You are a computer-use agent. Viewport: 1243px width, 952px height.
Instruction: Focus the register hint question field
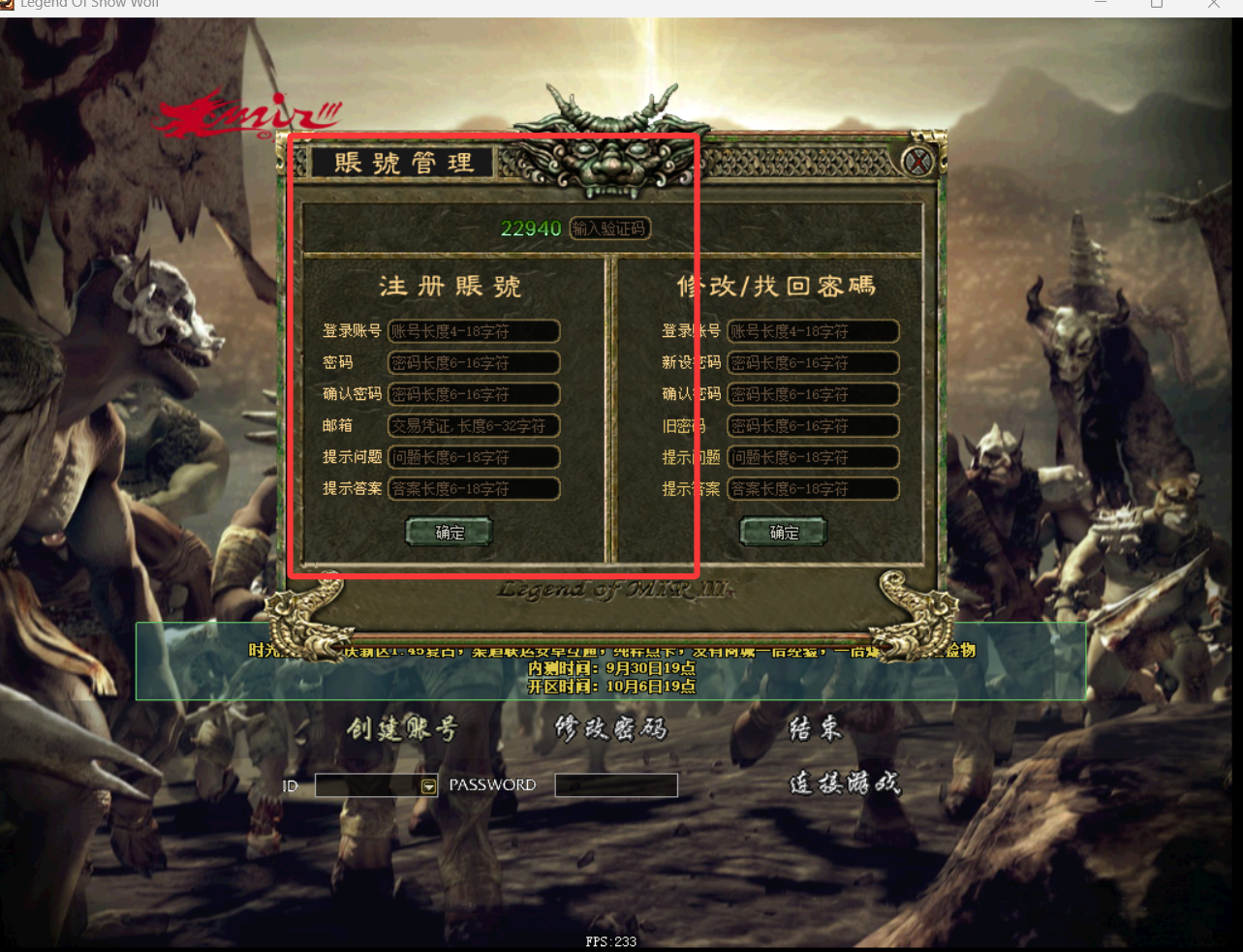(474, 457)
